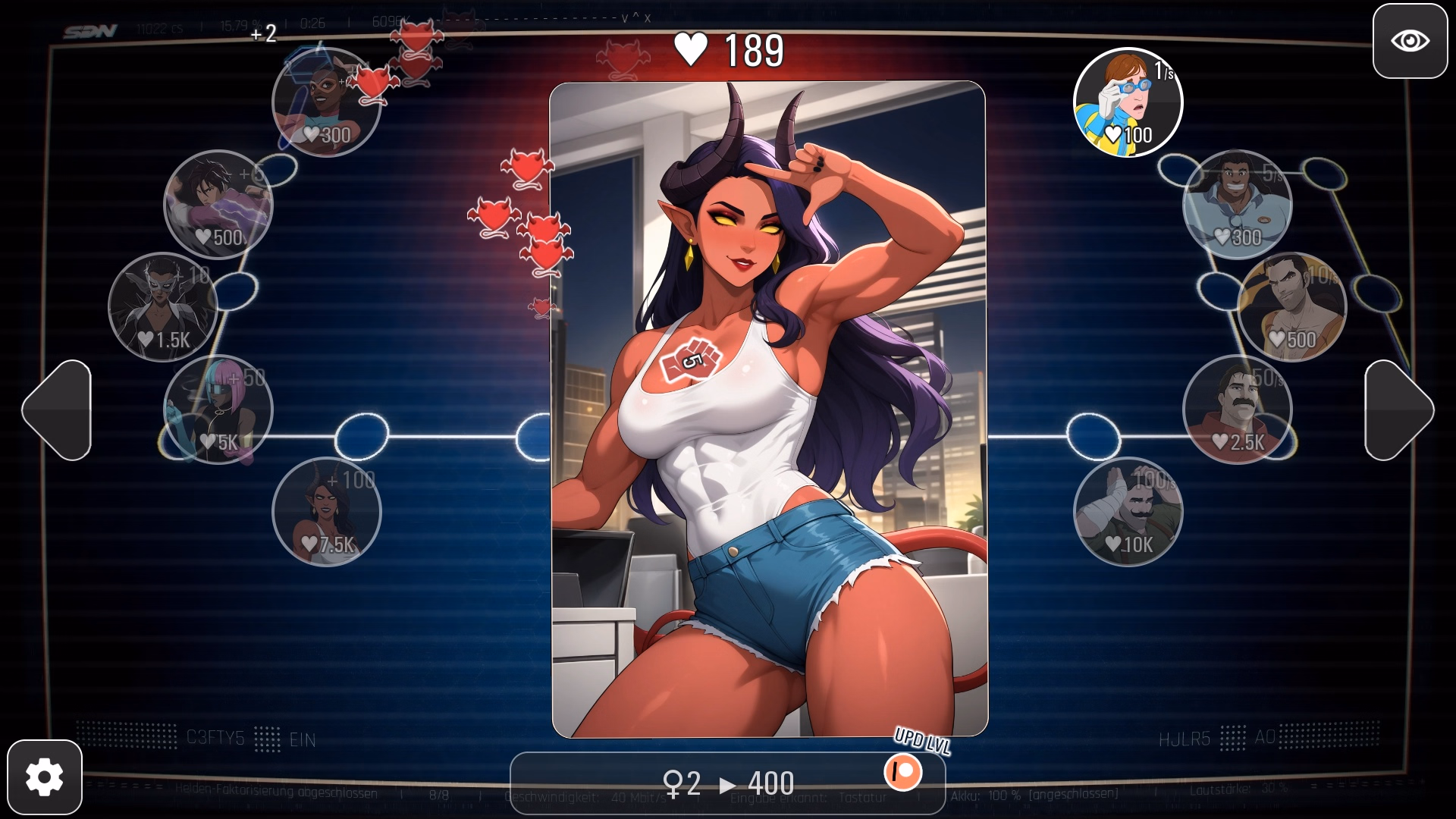
Task: Select the 7.5K-heart demon girl upgrade
Action: (327, 512)
